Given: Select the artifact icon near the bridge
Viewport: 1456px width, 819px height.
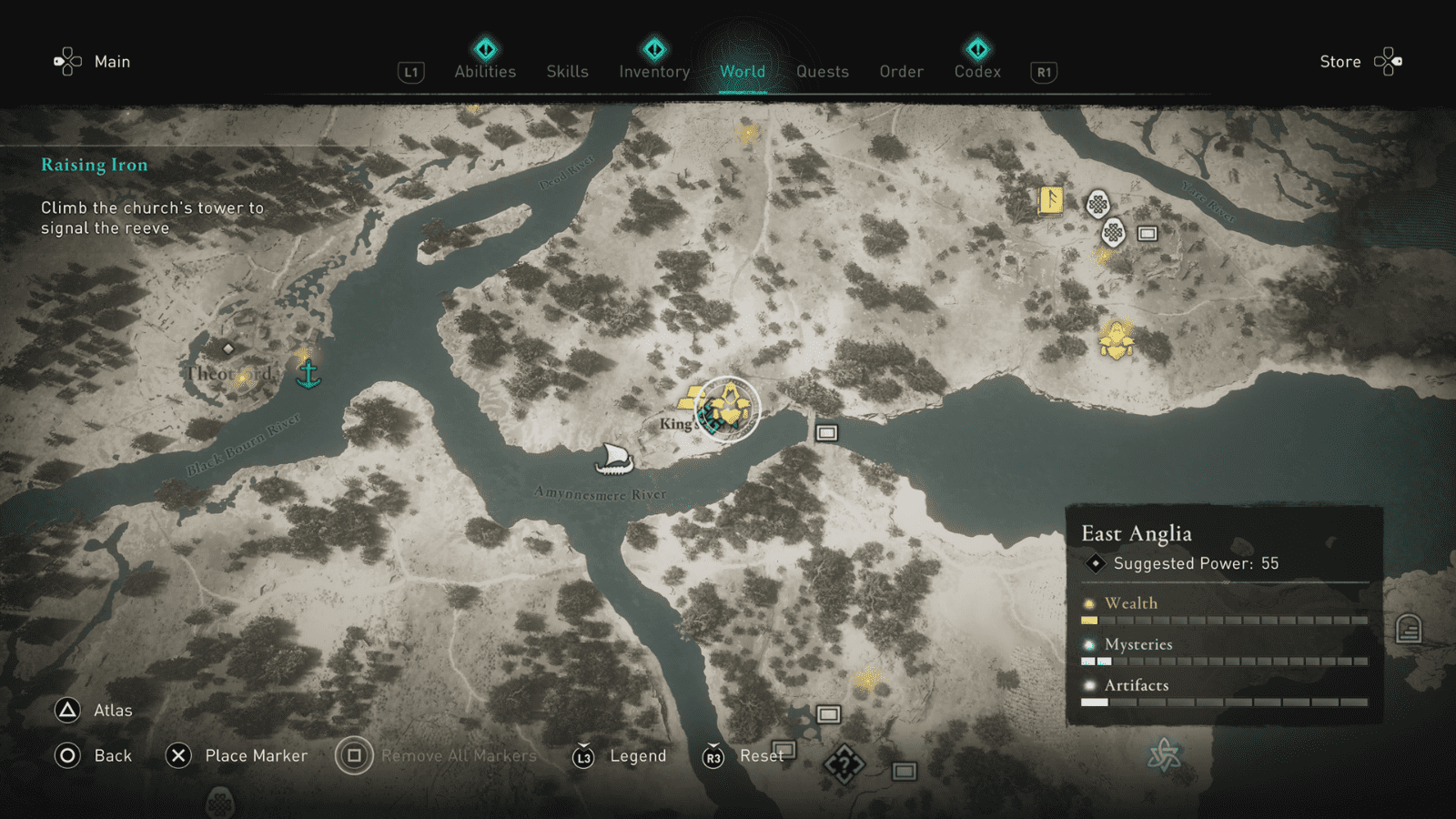Looking at the screenshot, I should (825, 432).
